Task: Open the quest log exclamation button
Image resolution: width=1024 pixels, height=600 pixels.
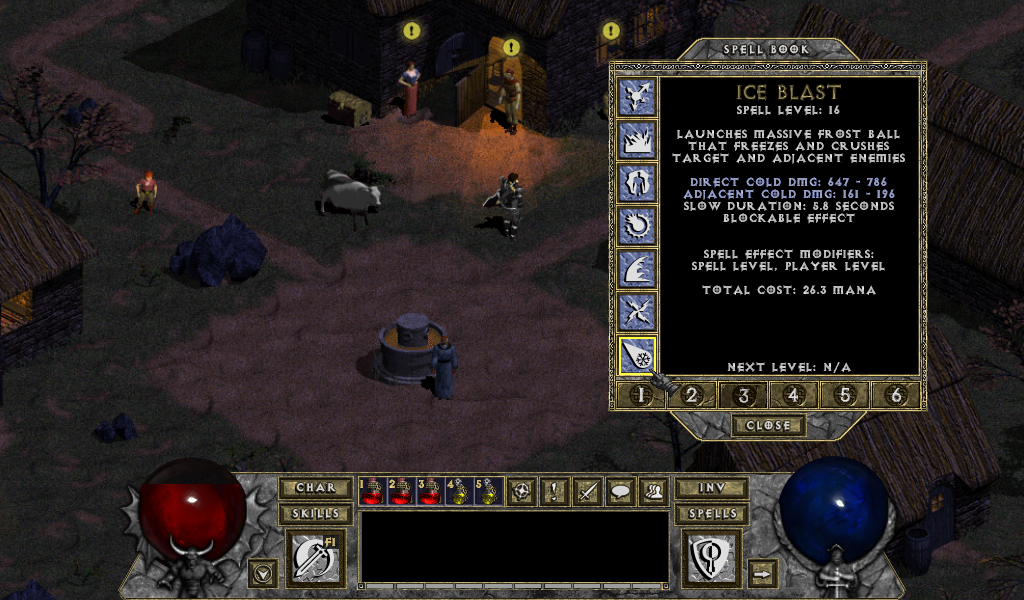Action: click(554, 491)
